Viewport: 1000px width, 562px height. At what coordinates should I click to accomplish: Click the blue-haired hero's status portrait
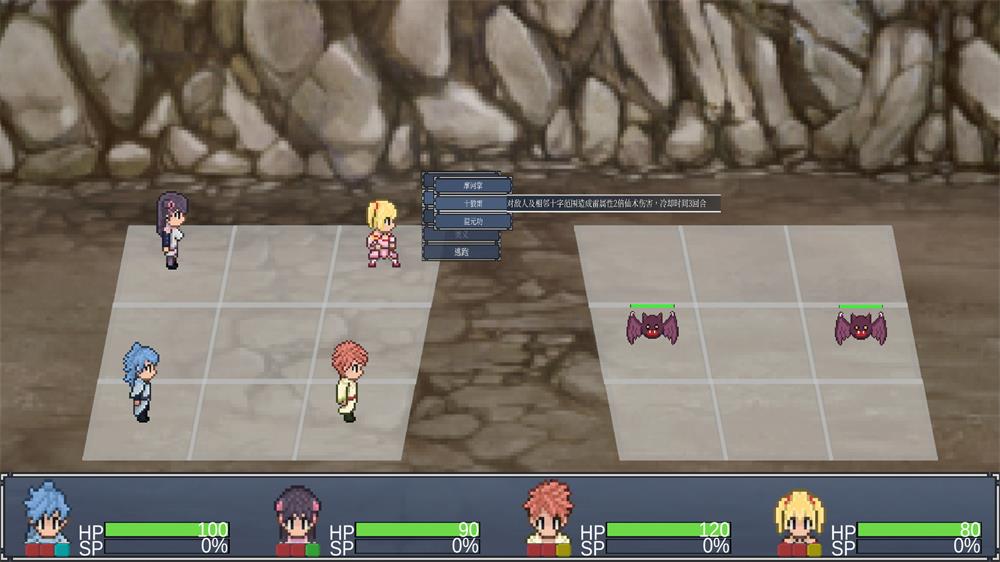47,516
